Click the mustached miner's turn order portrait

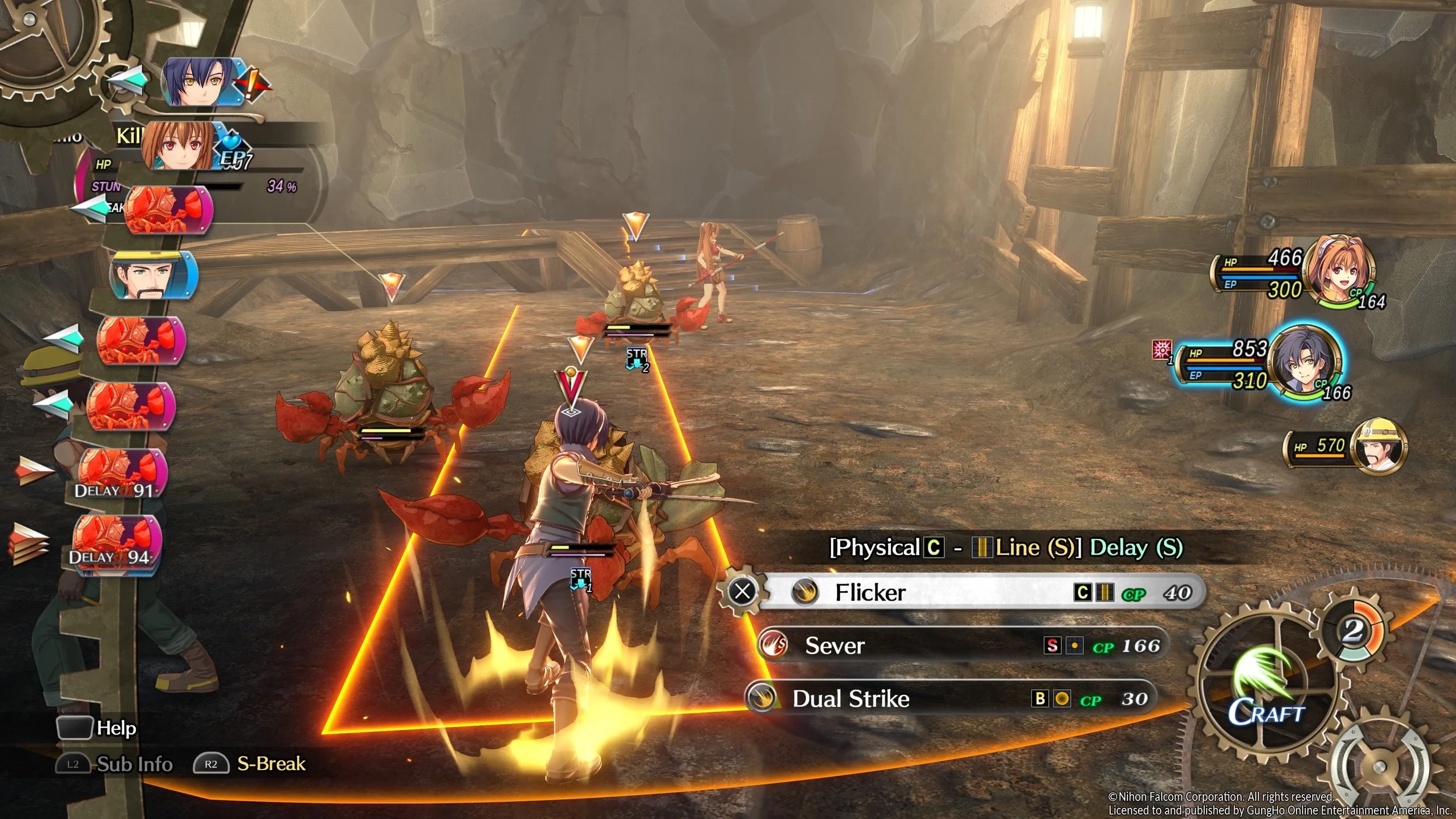pos(153,276)
